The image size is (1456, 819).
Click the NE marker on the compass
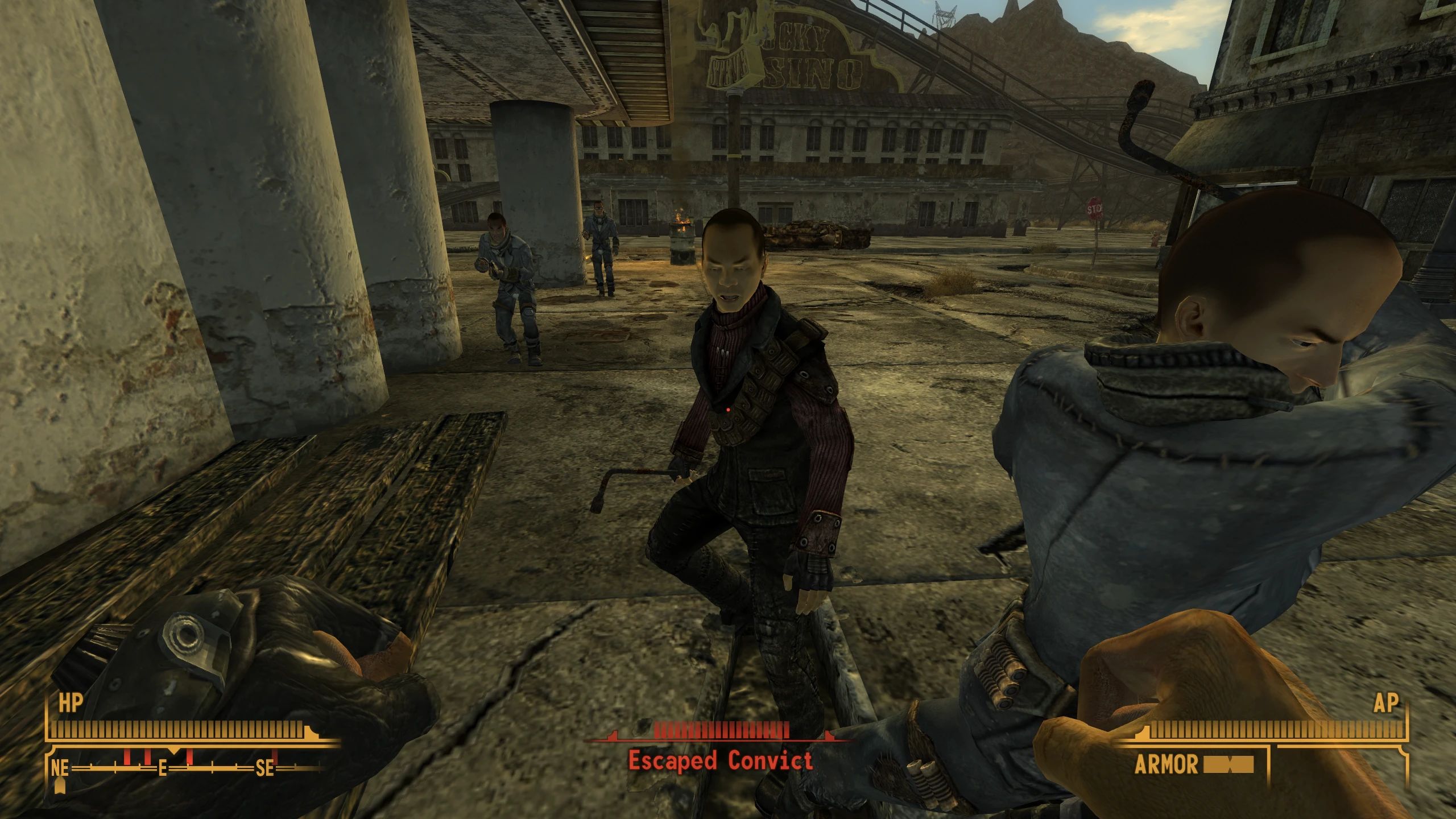coord(60,769)
